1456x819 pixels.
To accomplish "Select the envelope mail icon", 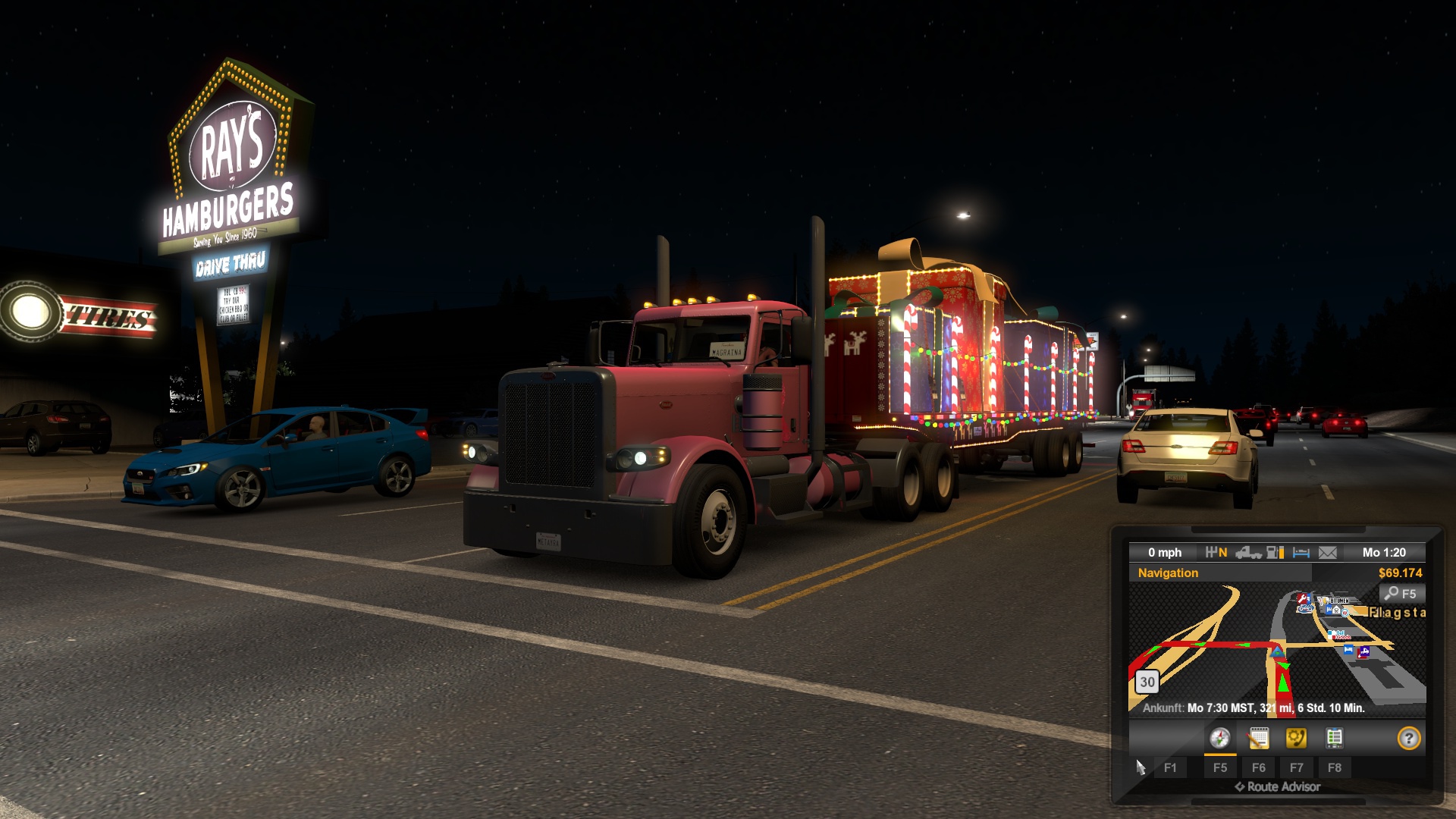I will click(x=1328, y=553).
